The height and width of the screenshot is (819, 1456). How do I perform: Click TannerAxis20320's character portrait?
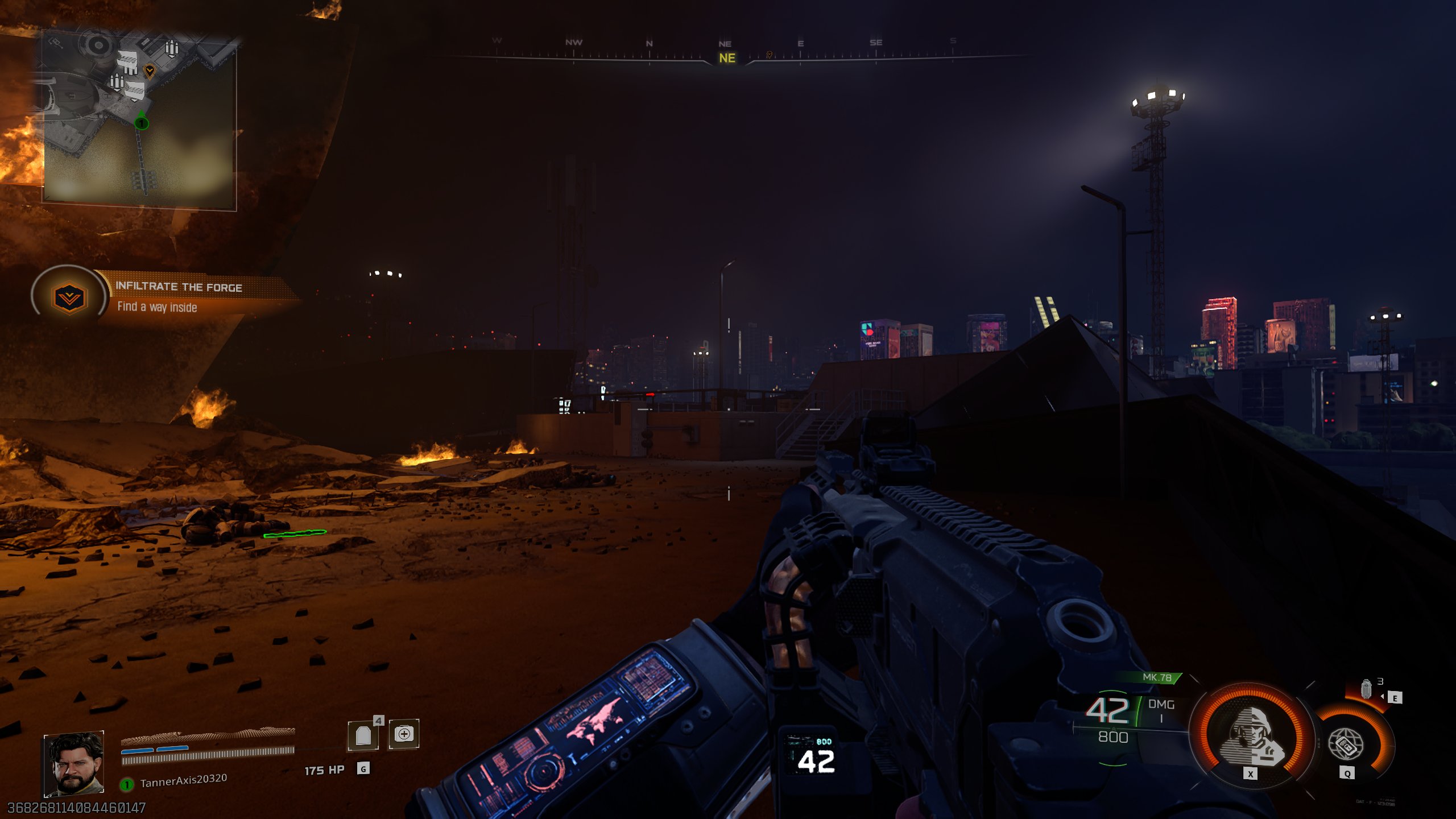click(74, 764)
